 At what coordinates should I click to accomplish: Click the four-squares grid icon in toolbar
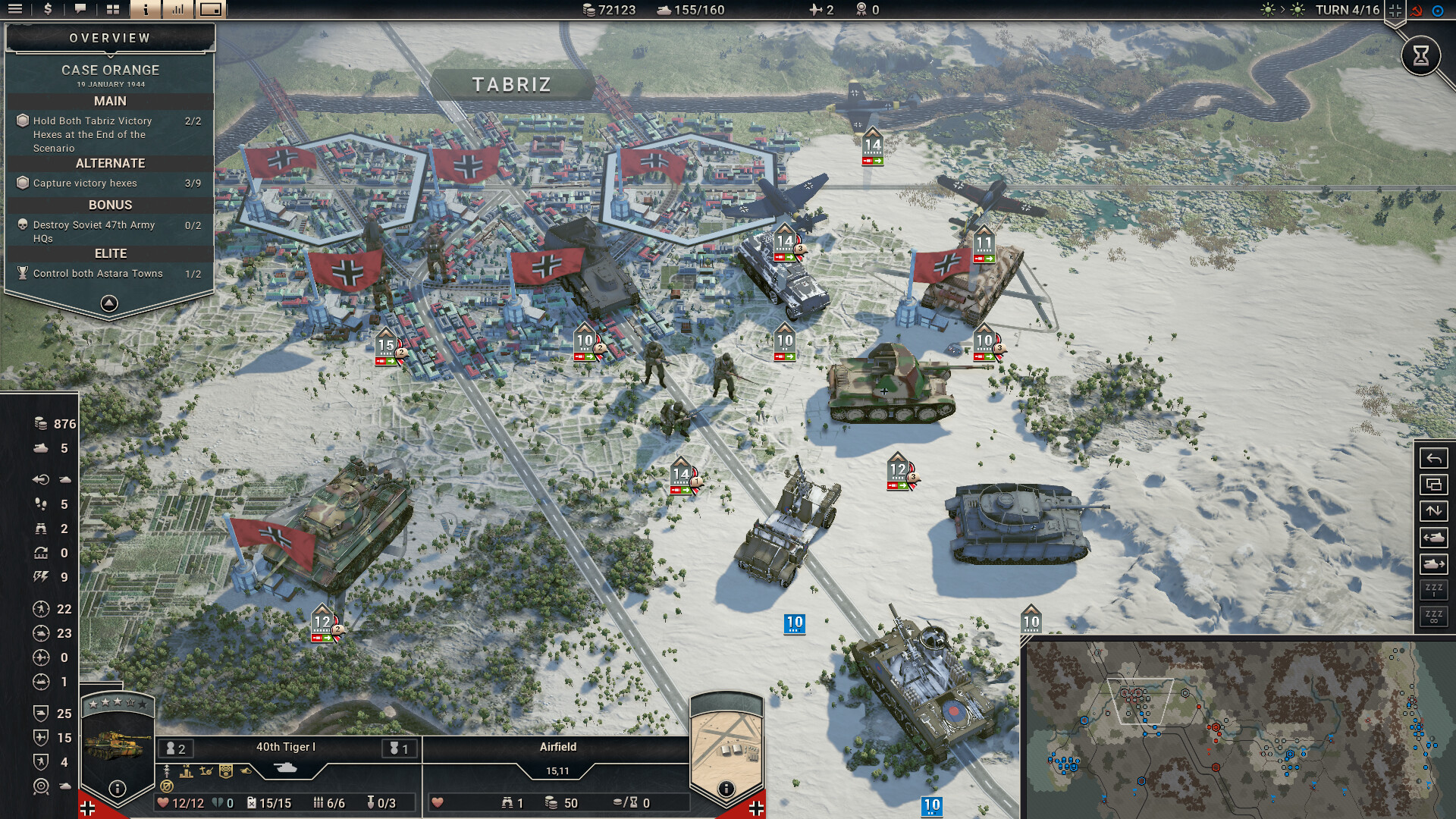point(112,10)
